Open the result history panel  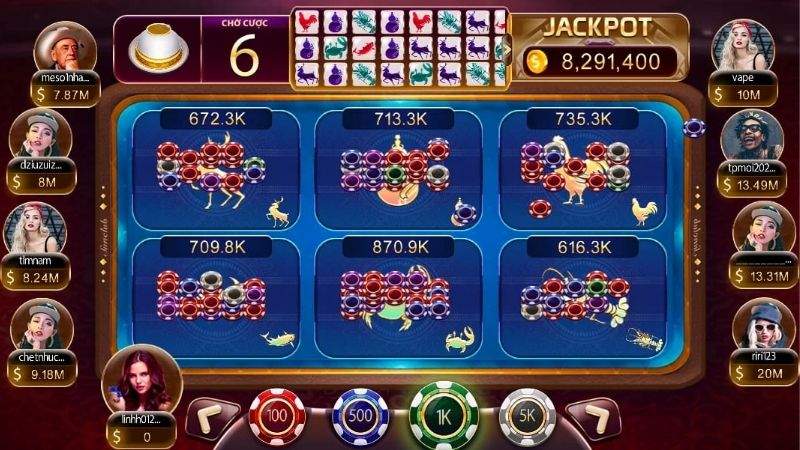click(397, 46)
